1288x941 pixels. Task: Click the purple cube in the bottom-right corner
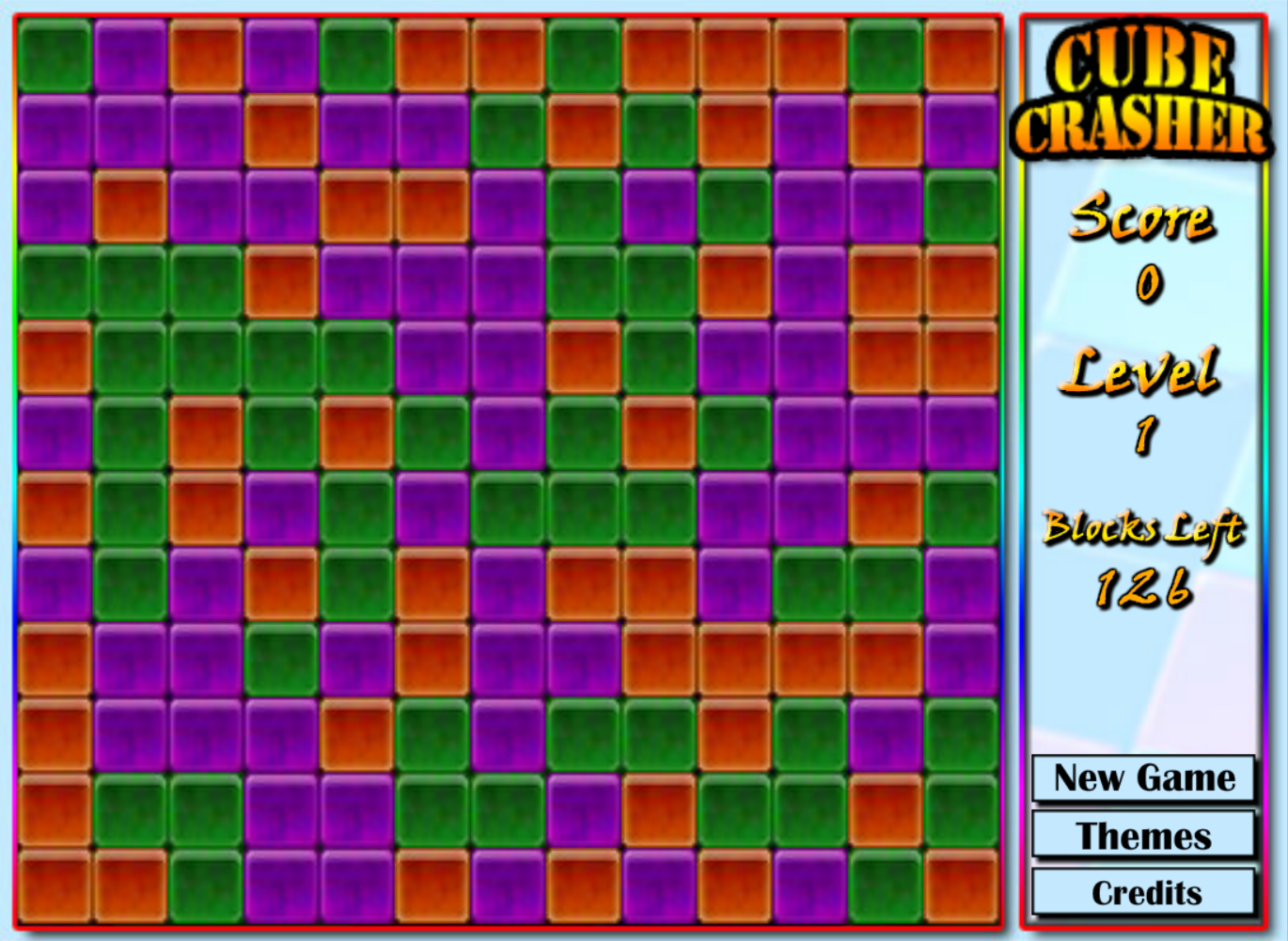(810, 888)
